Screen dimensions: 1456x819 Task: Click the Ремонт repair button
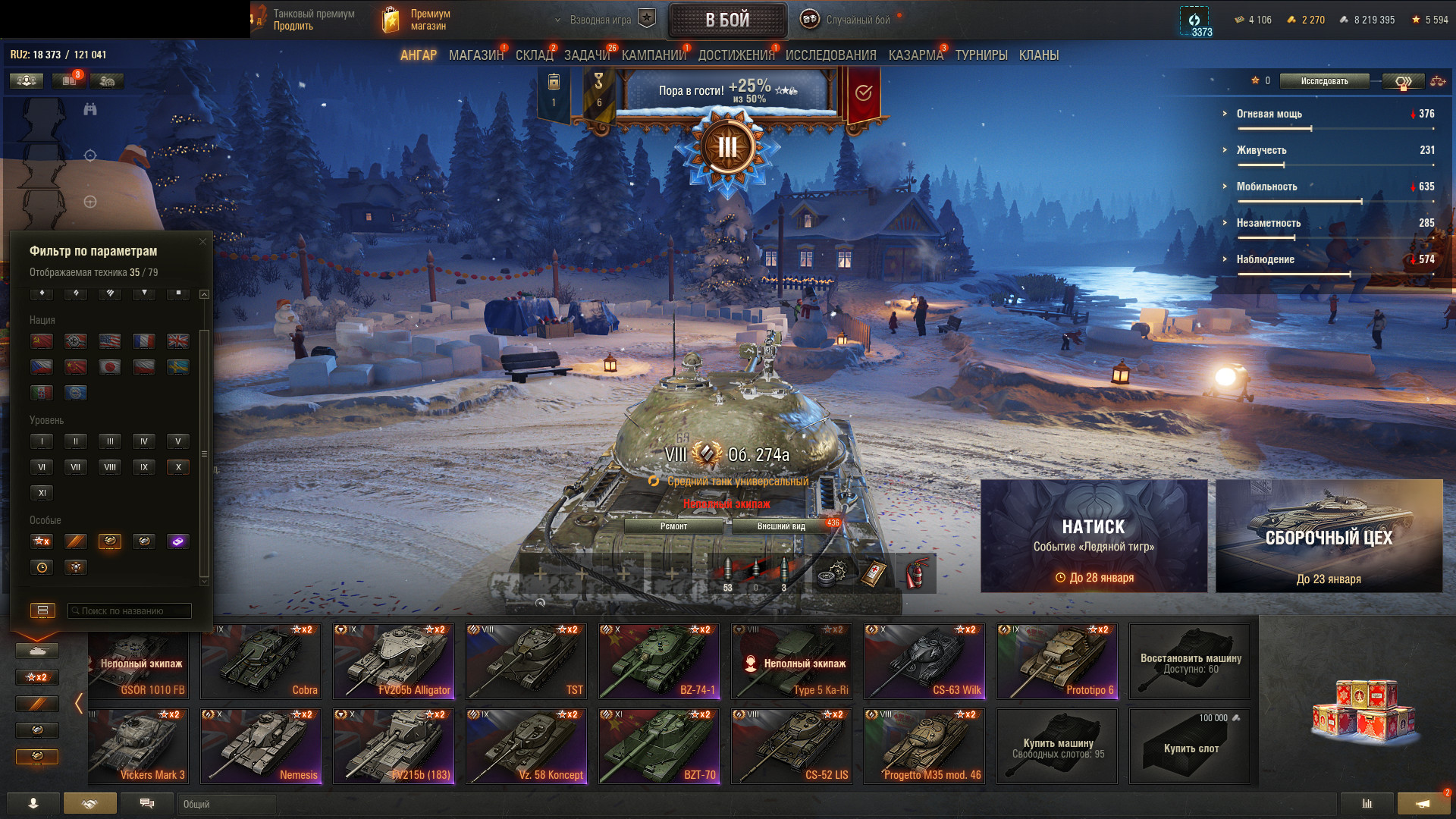pos(673,526)
